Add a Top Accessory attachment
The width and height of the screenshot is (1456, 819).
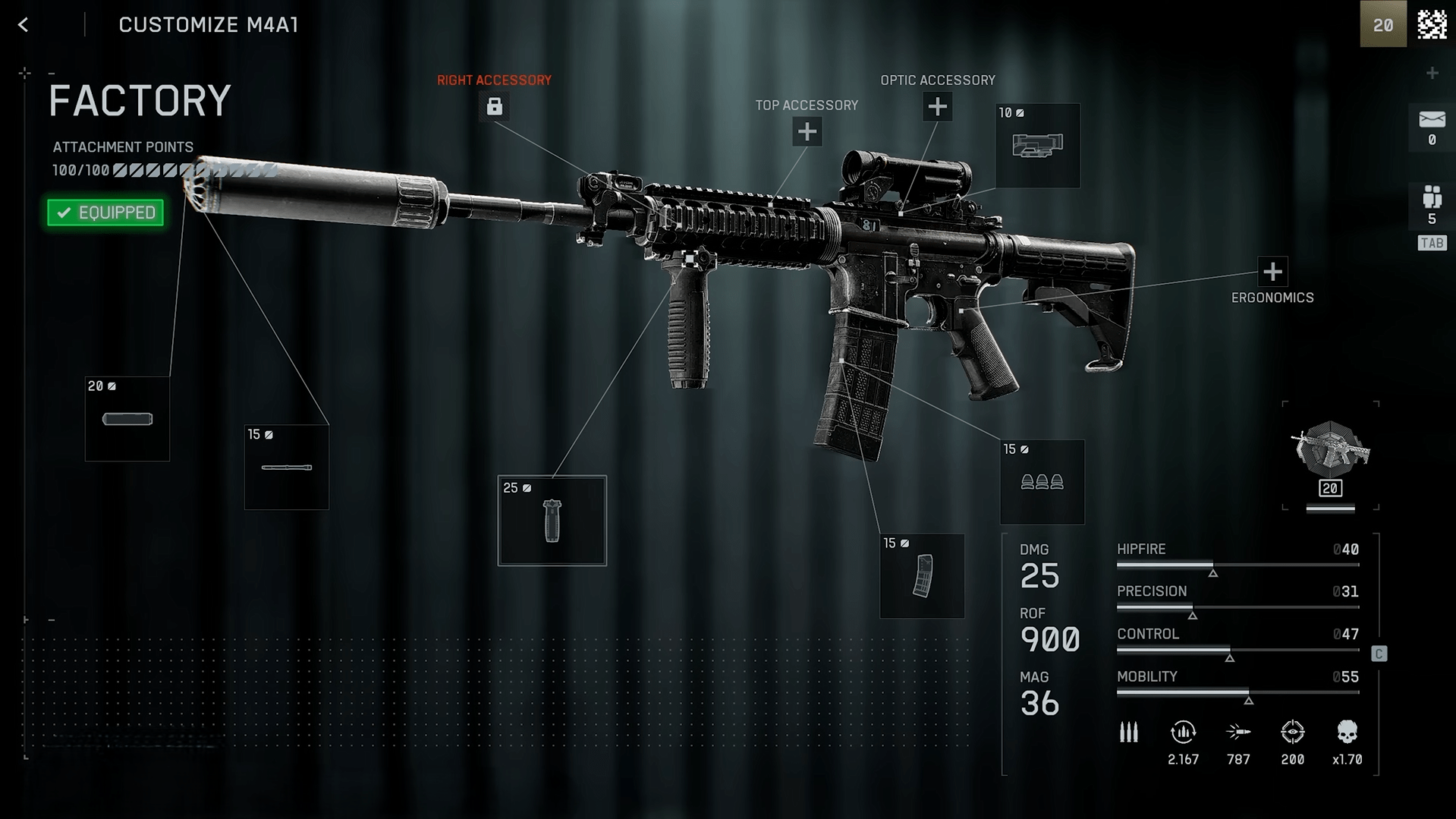click(x=807, y=132)
